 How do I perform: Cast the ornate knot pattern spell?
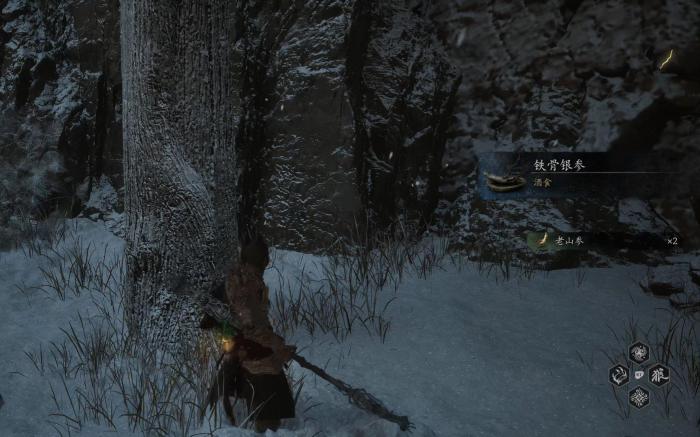tap(639, 396)
